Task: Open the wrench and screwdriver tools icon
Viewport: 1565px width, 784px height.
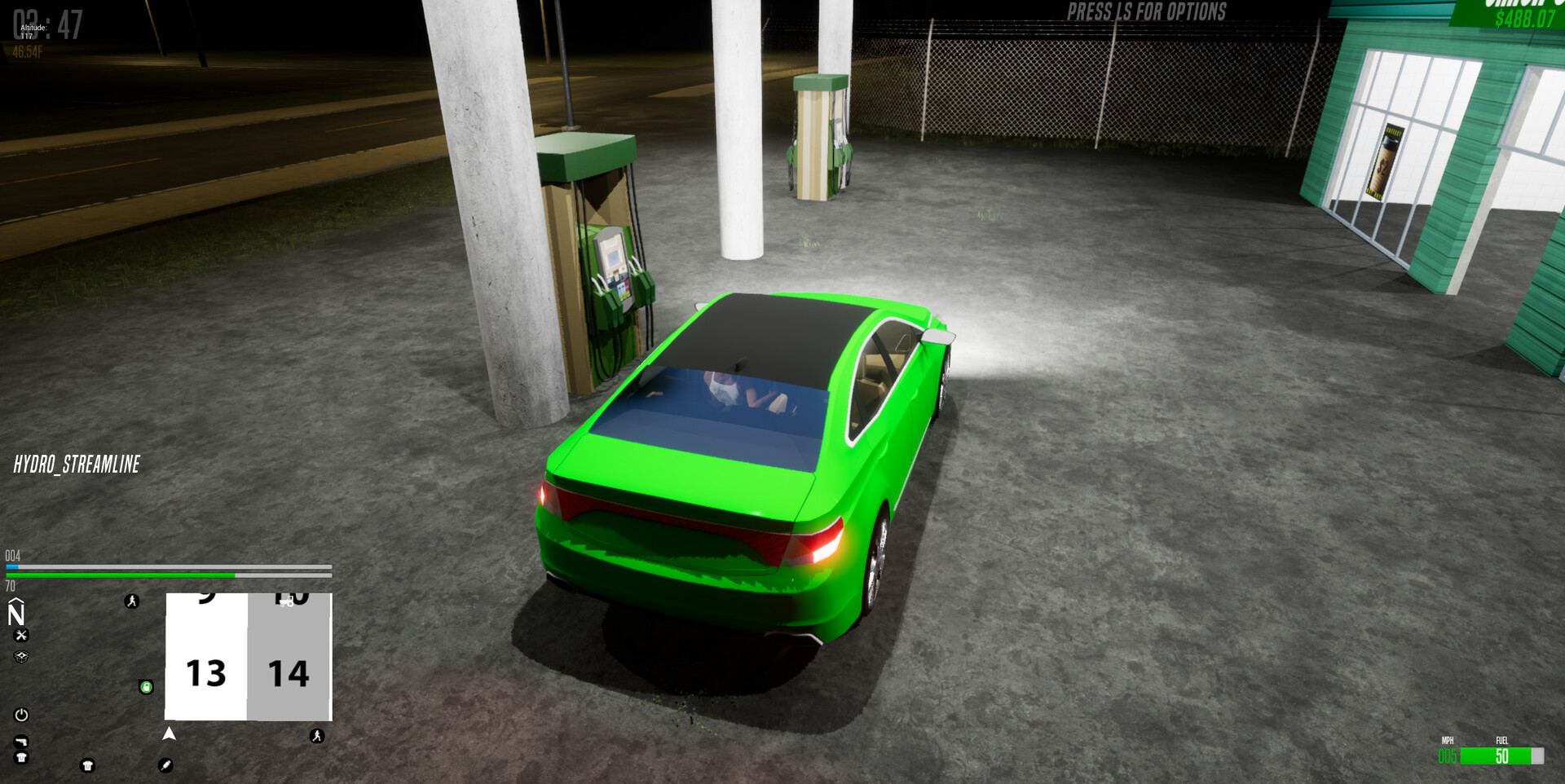Action: tap(22, 635)
